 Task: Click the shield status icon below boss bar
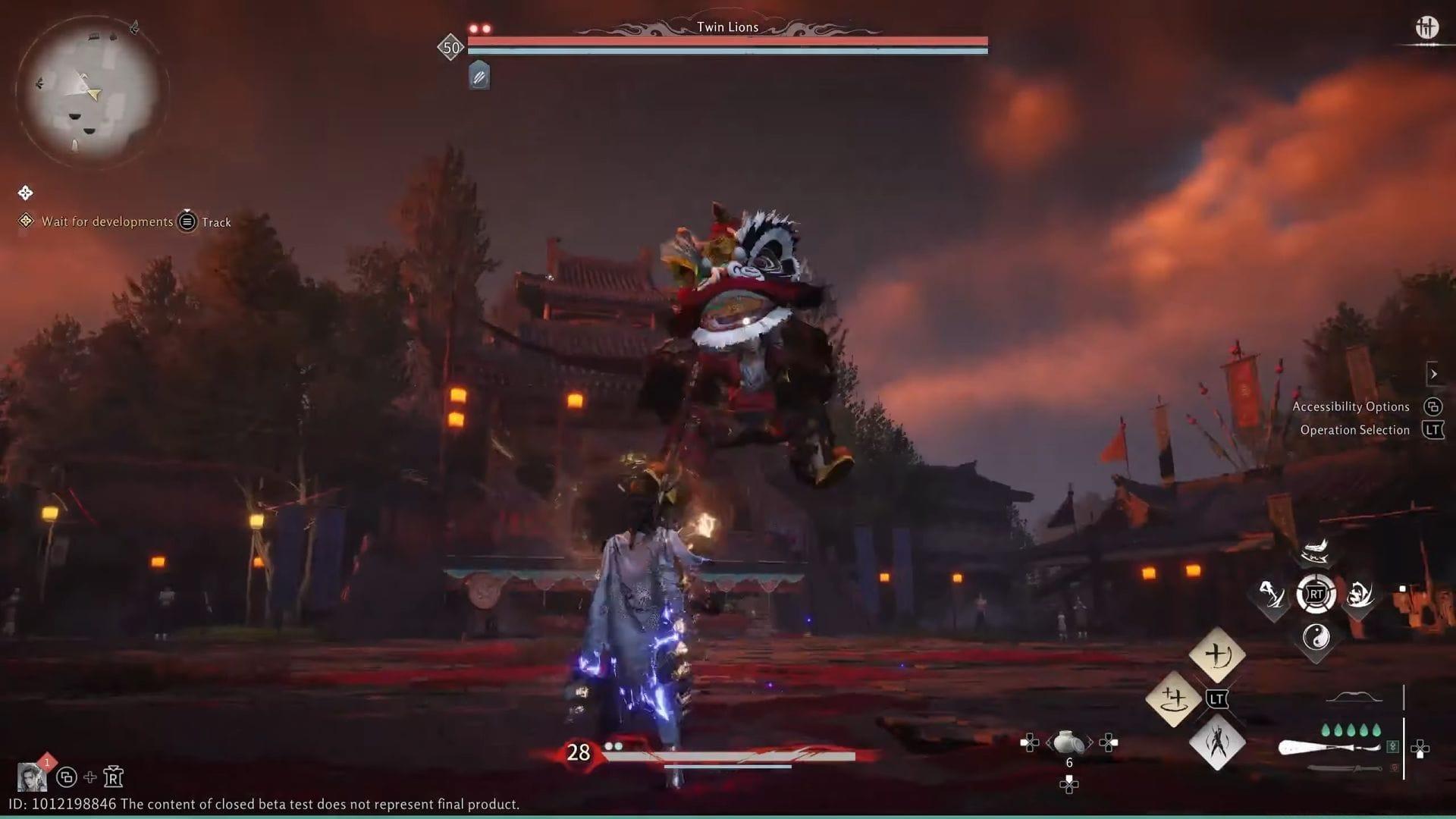coord(479,76)
